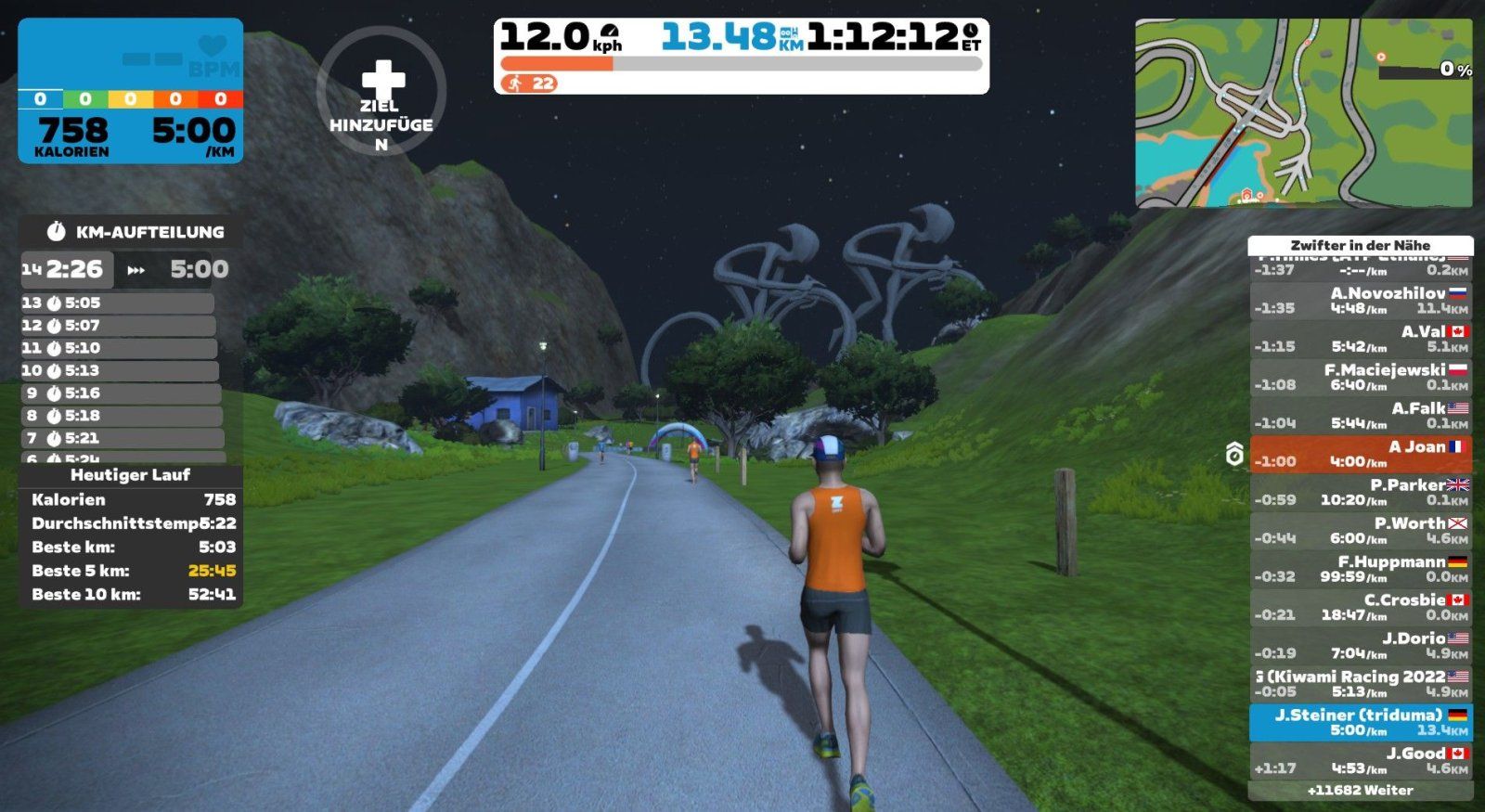Click J.Steiner (triduma) blue row
The height and width of the screenshot is (812, 1485).
(1360, 722)
